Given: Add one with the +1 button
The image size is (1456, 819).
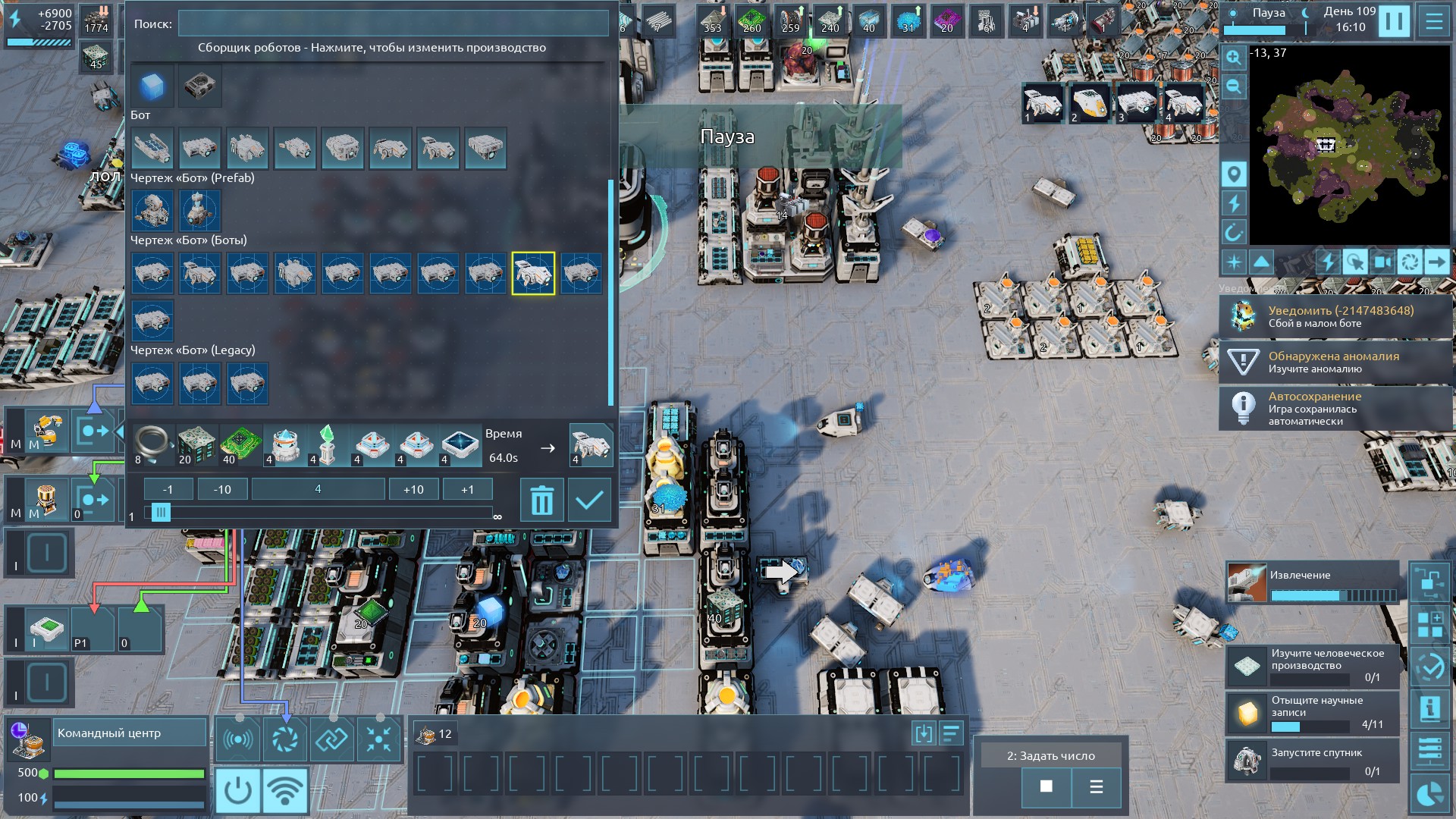Looking at the screenshot, I should (x=467, y=489).
